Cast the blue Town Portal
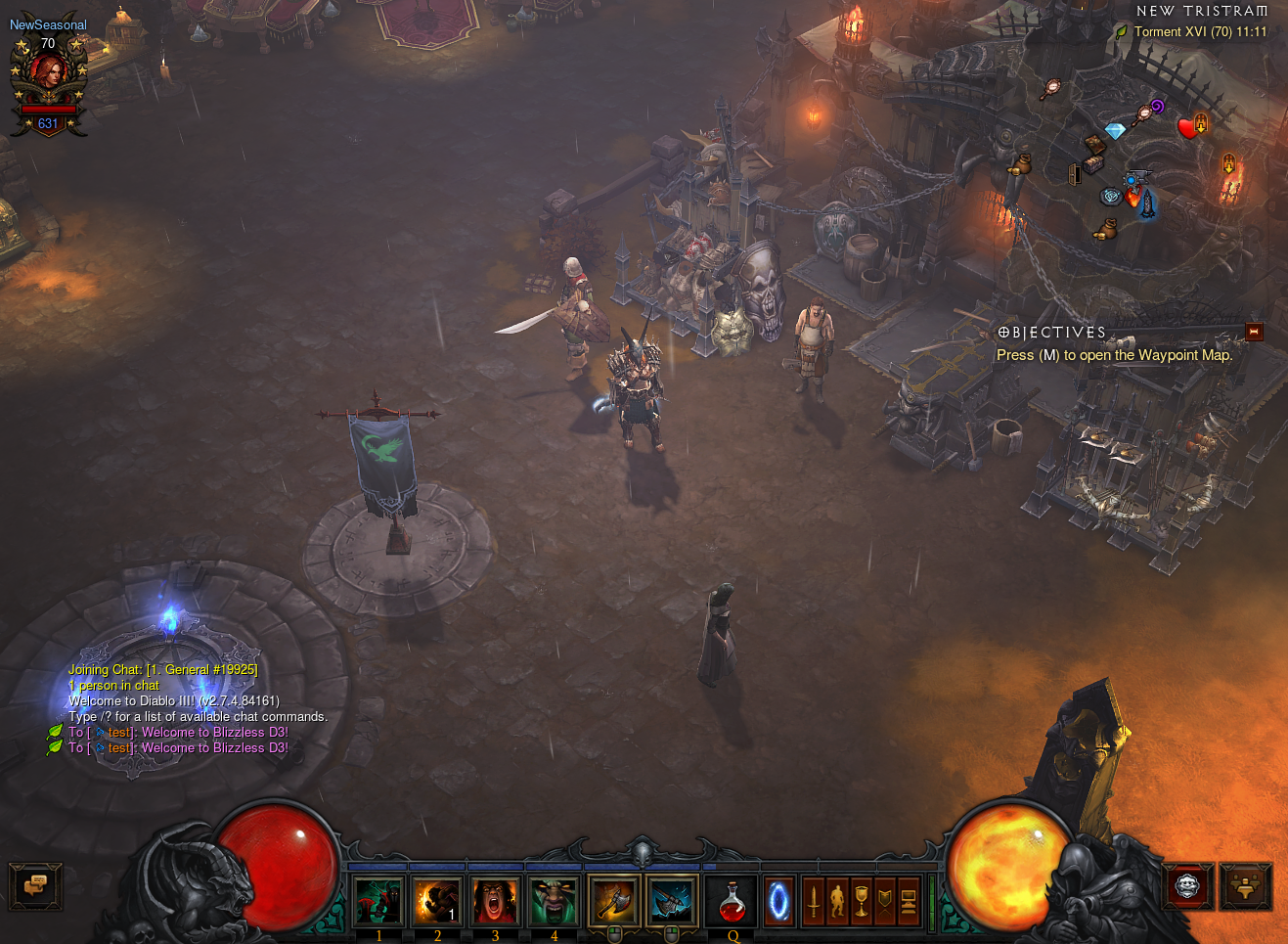The width and height of the screenshot is (1288, 944). coord(778,901)
